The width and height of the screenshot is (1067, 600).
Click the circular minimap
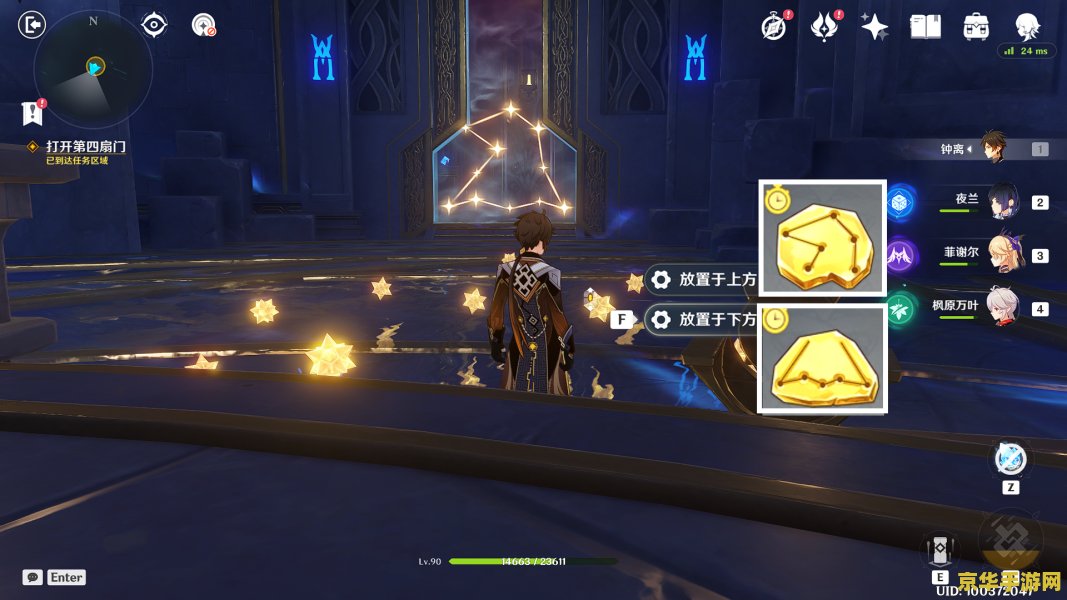pos(93,68)
